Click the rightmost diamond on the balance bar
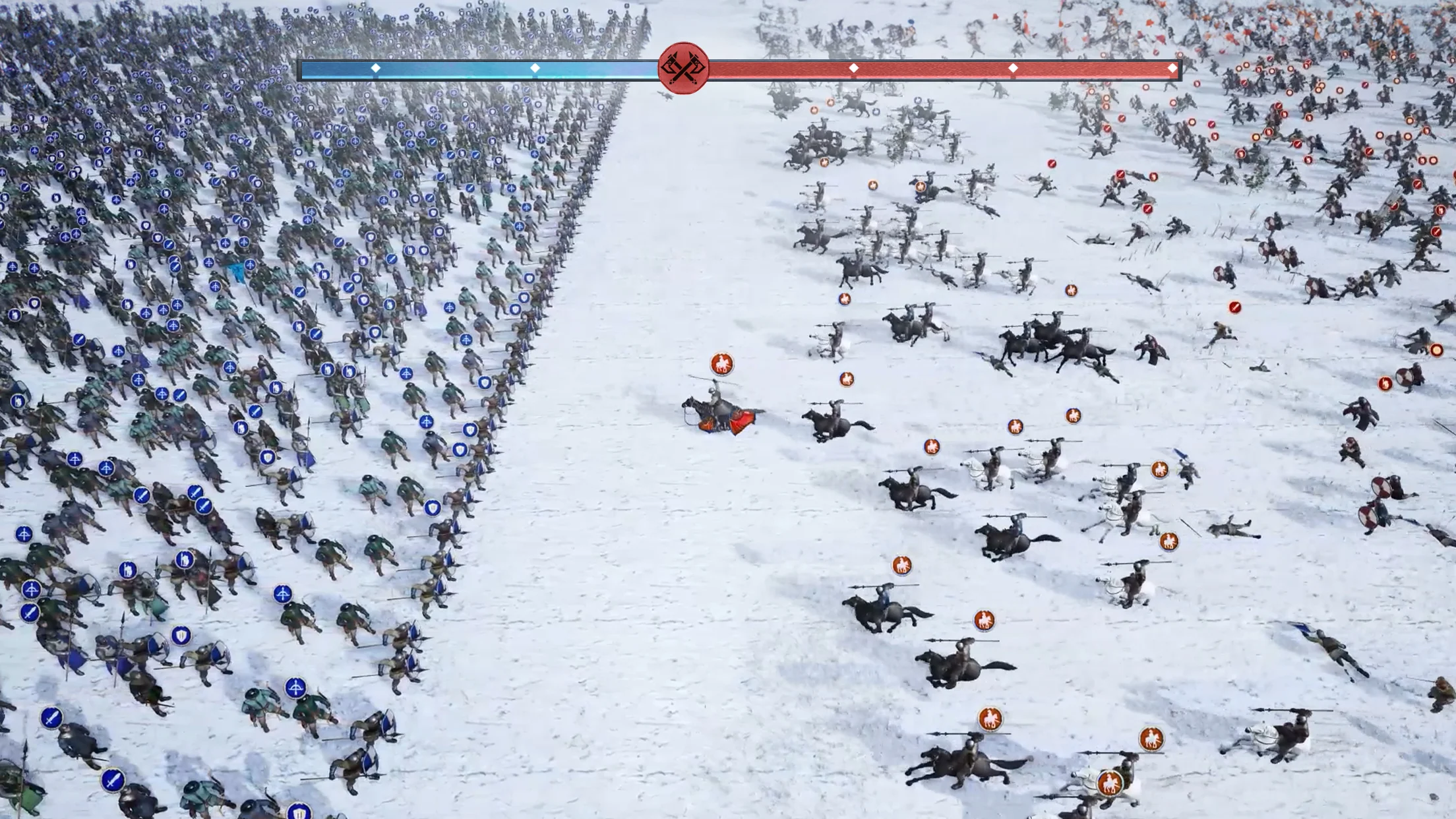Image resolution: width=1456 pixels, height=819 pixels. (1172, 67)
